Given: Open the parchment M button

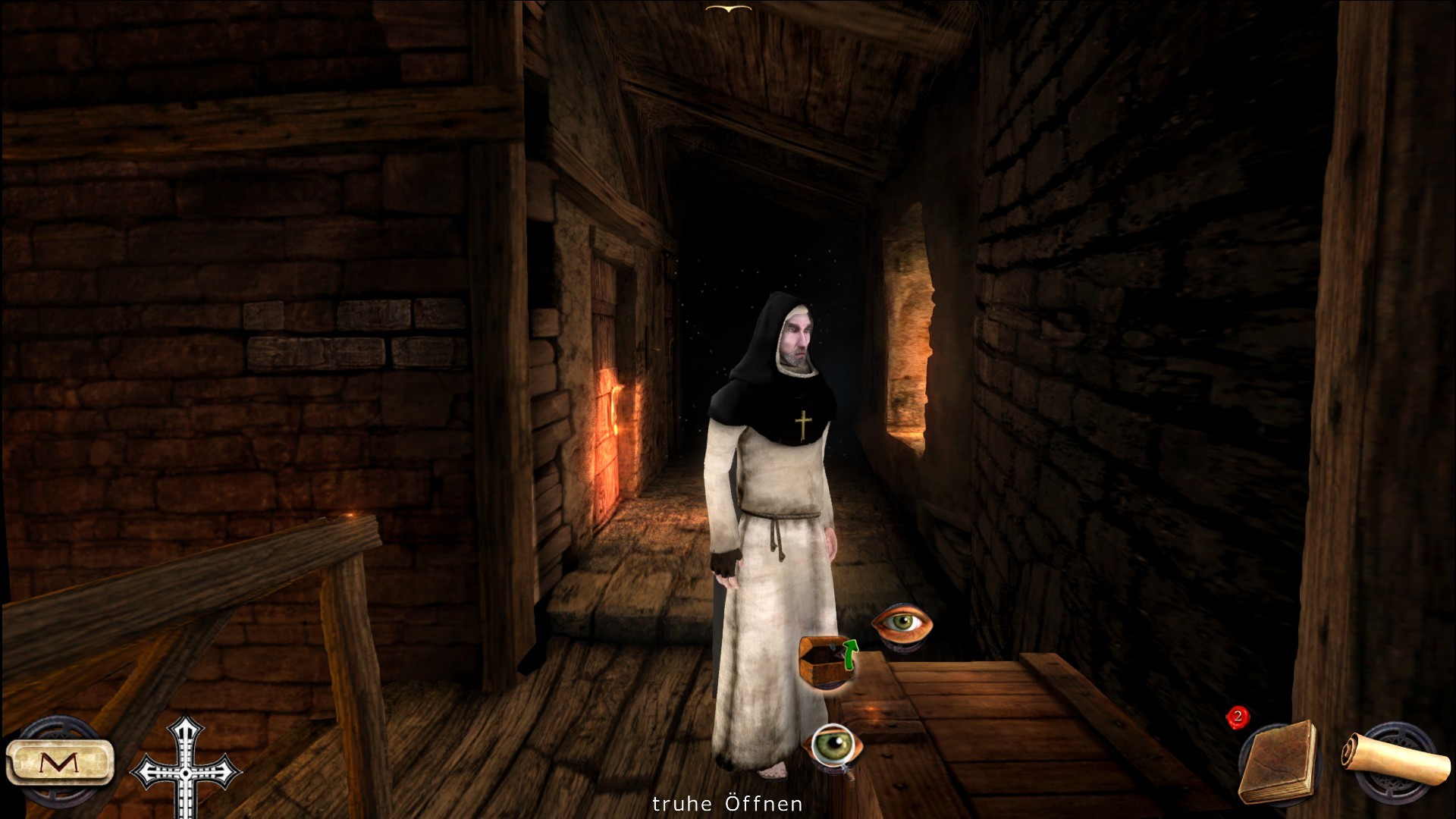Looking at the screenshot, I should [61, 761].
